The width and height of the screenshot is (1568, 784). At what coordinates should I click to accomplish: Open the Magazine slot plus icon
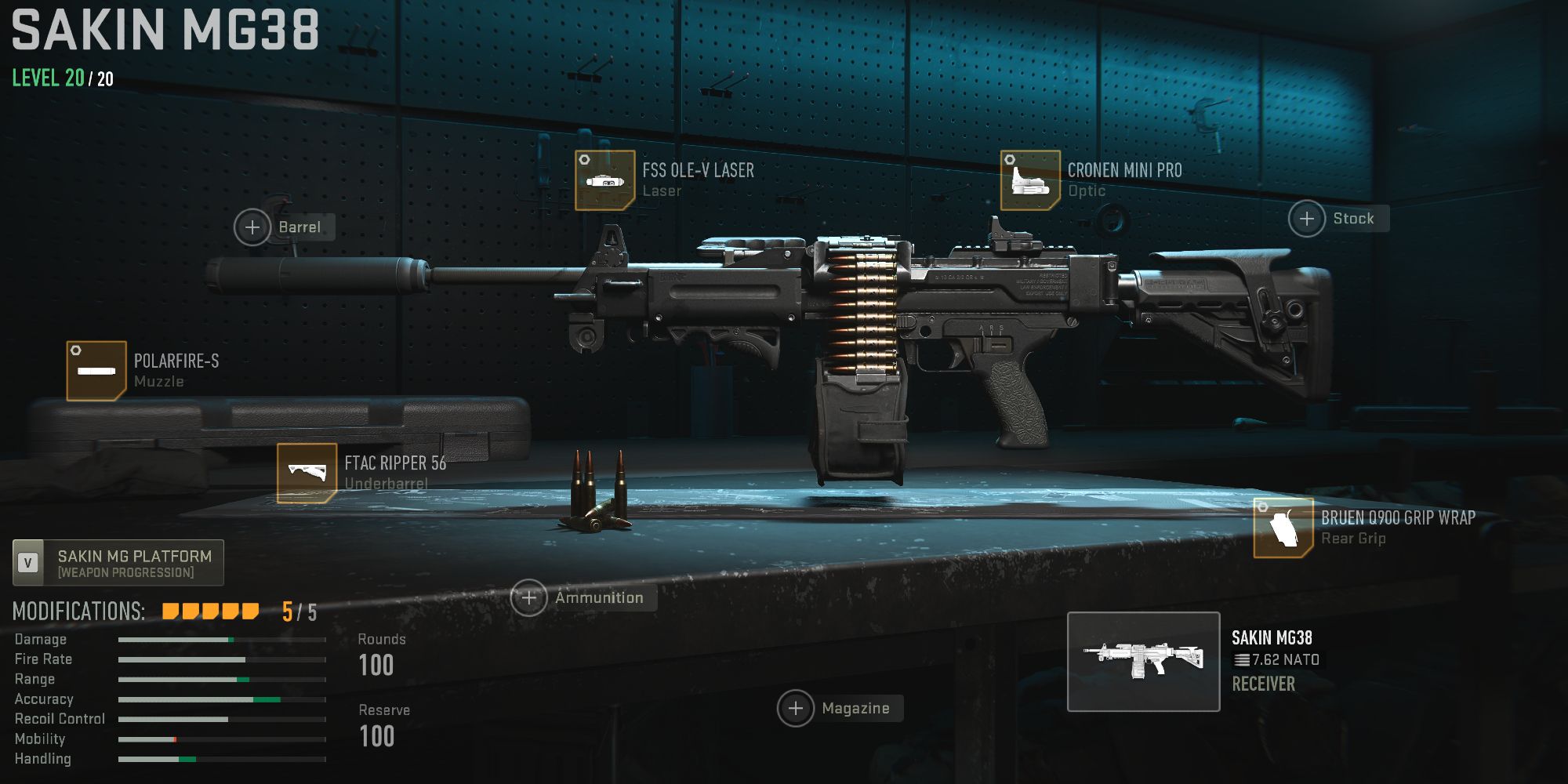797,708
